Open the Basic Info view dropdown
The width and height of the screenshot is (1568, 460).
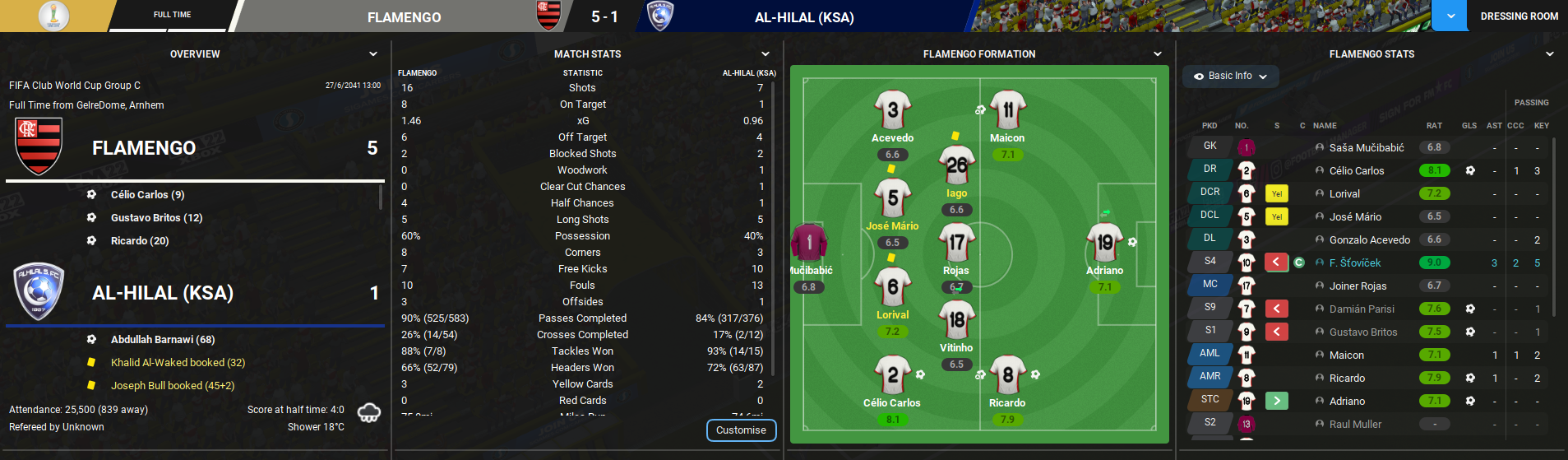(1230, 76)
